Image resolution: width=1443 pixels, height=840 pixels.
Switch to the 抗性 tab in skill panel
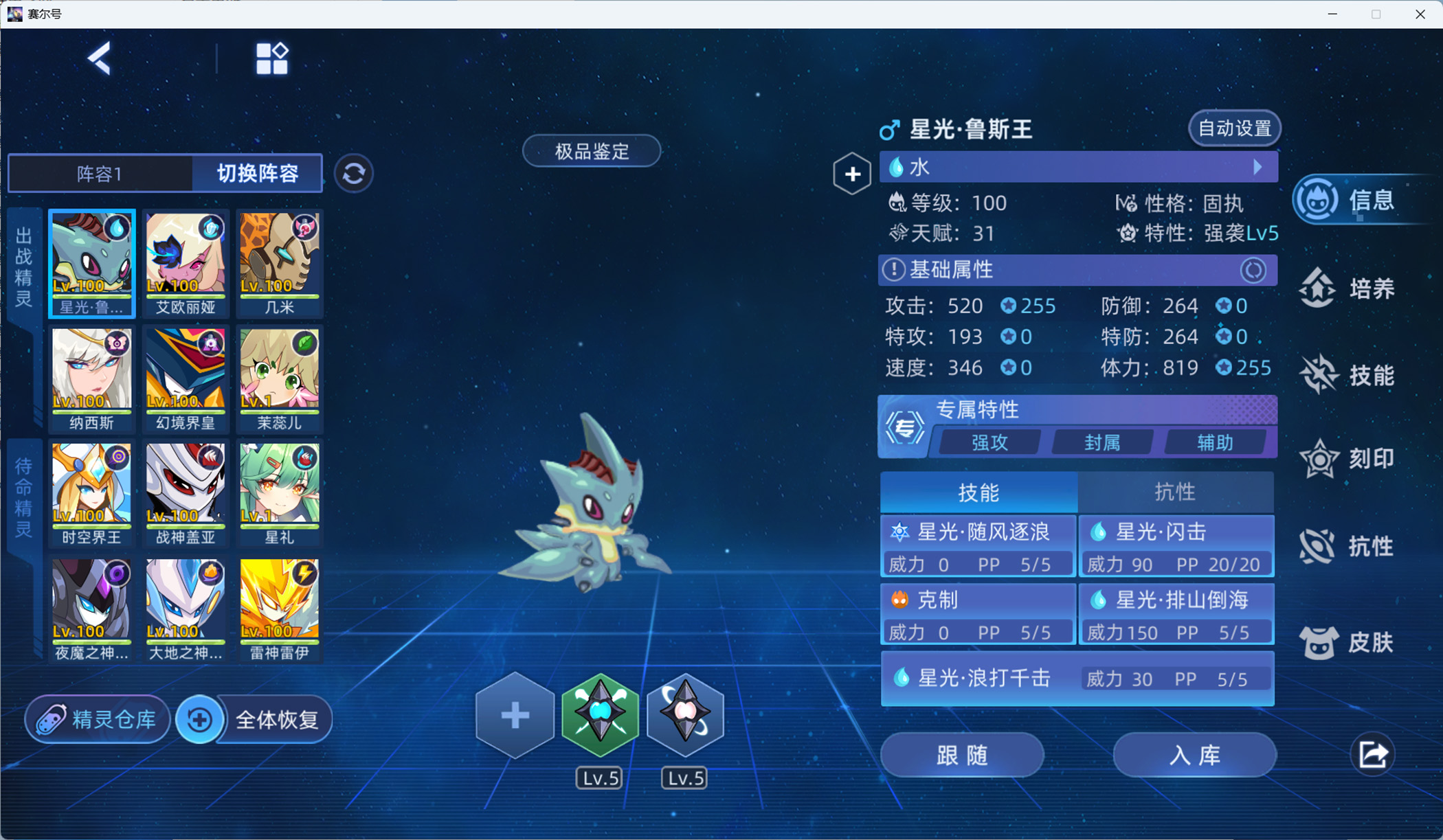1176,492
